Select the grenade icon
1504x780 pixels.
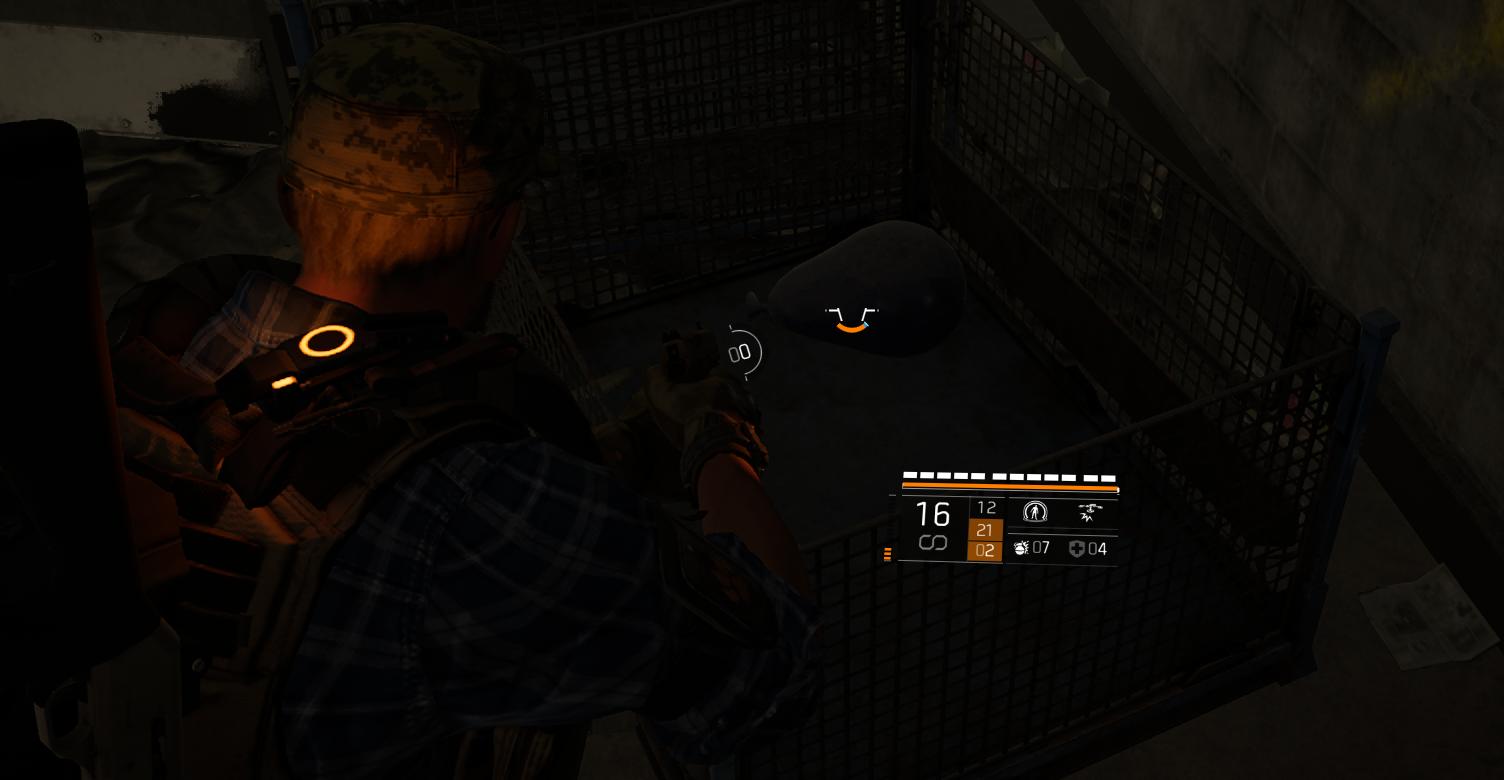coord(1021,548)
